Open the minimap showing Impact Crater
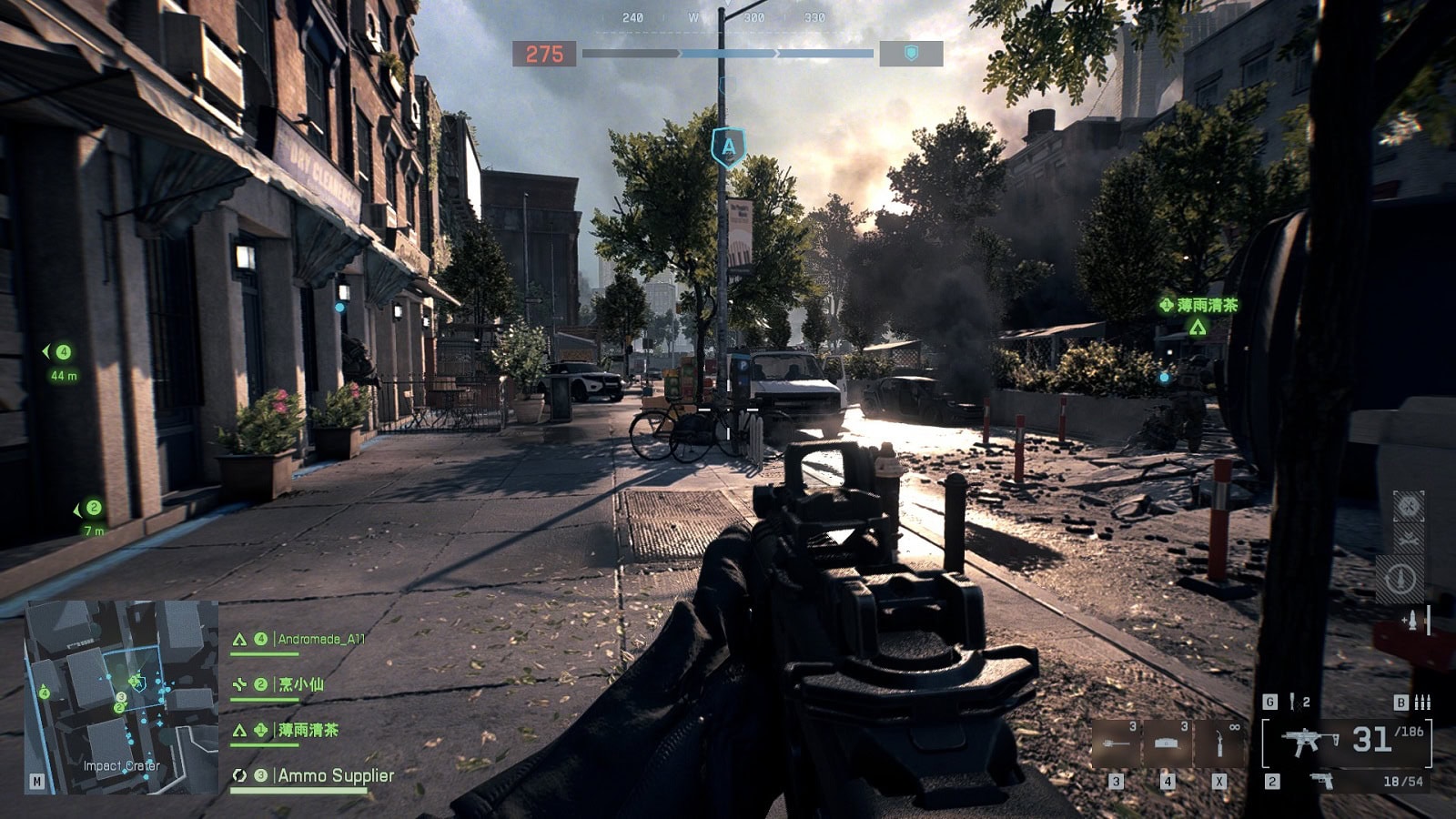Viewport: 1456px width, 819px height. tap(121, 696)
